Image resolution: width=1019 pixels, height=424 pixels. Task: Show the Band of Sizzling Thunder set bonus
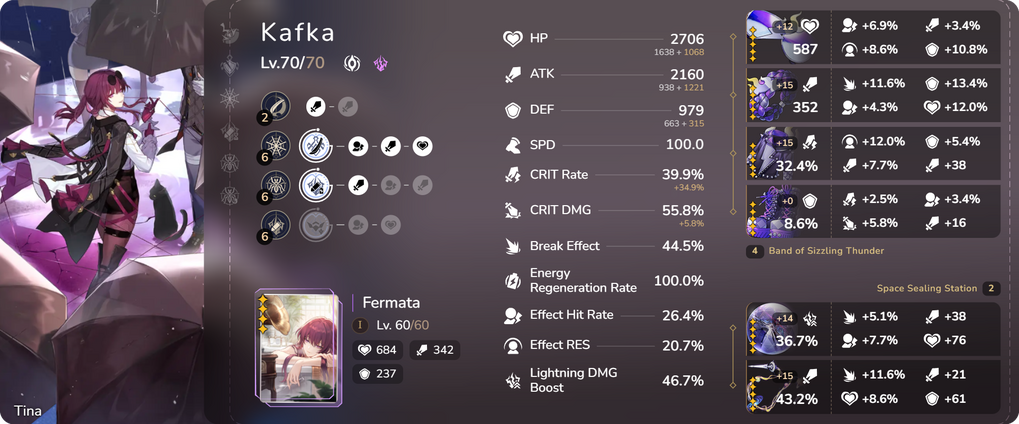tap(826, 250)
